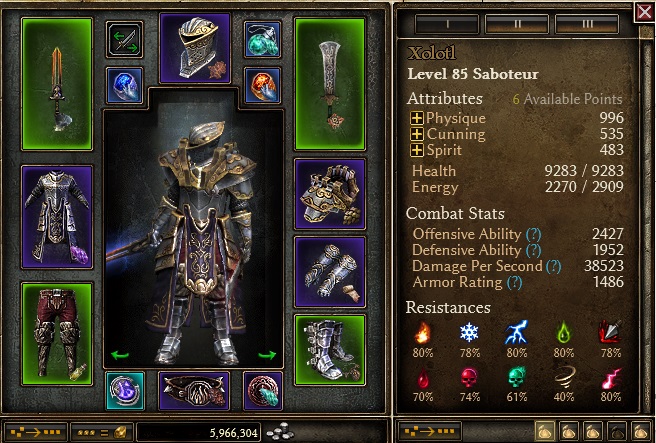
Task: Close the character window
Action: [x=644, y=11]
